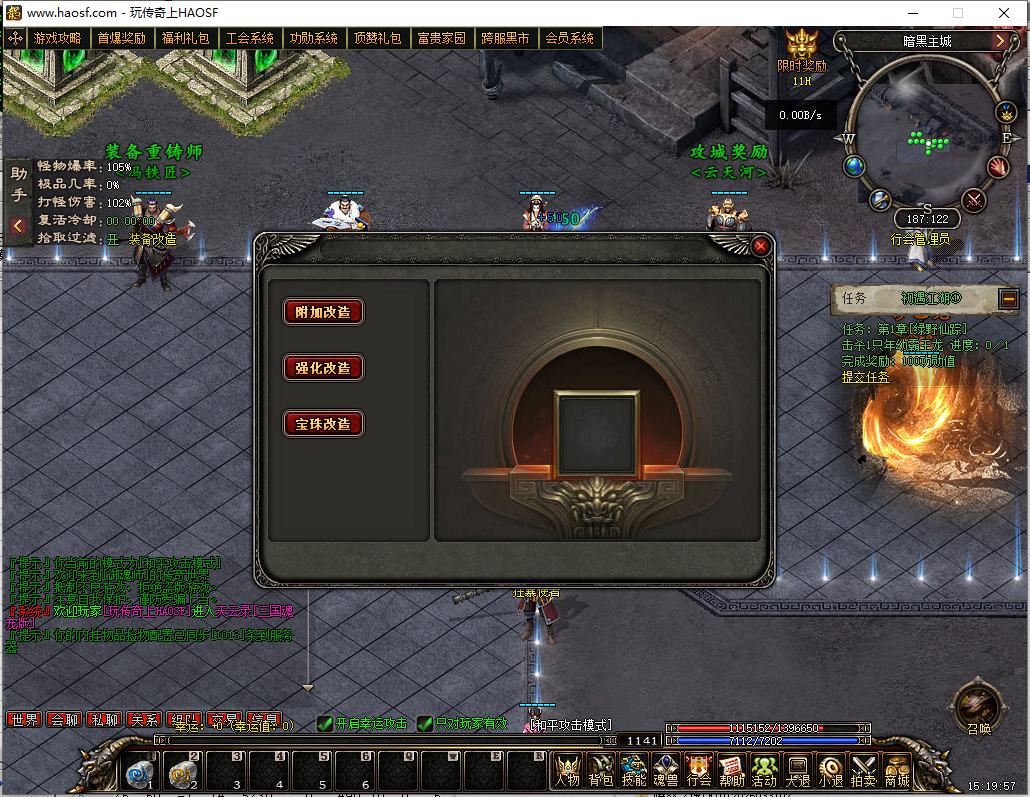Open the 福利礼包 menu
The height and width of the screenshot is (797, 1030).
click(186, 38)
